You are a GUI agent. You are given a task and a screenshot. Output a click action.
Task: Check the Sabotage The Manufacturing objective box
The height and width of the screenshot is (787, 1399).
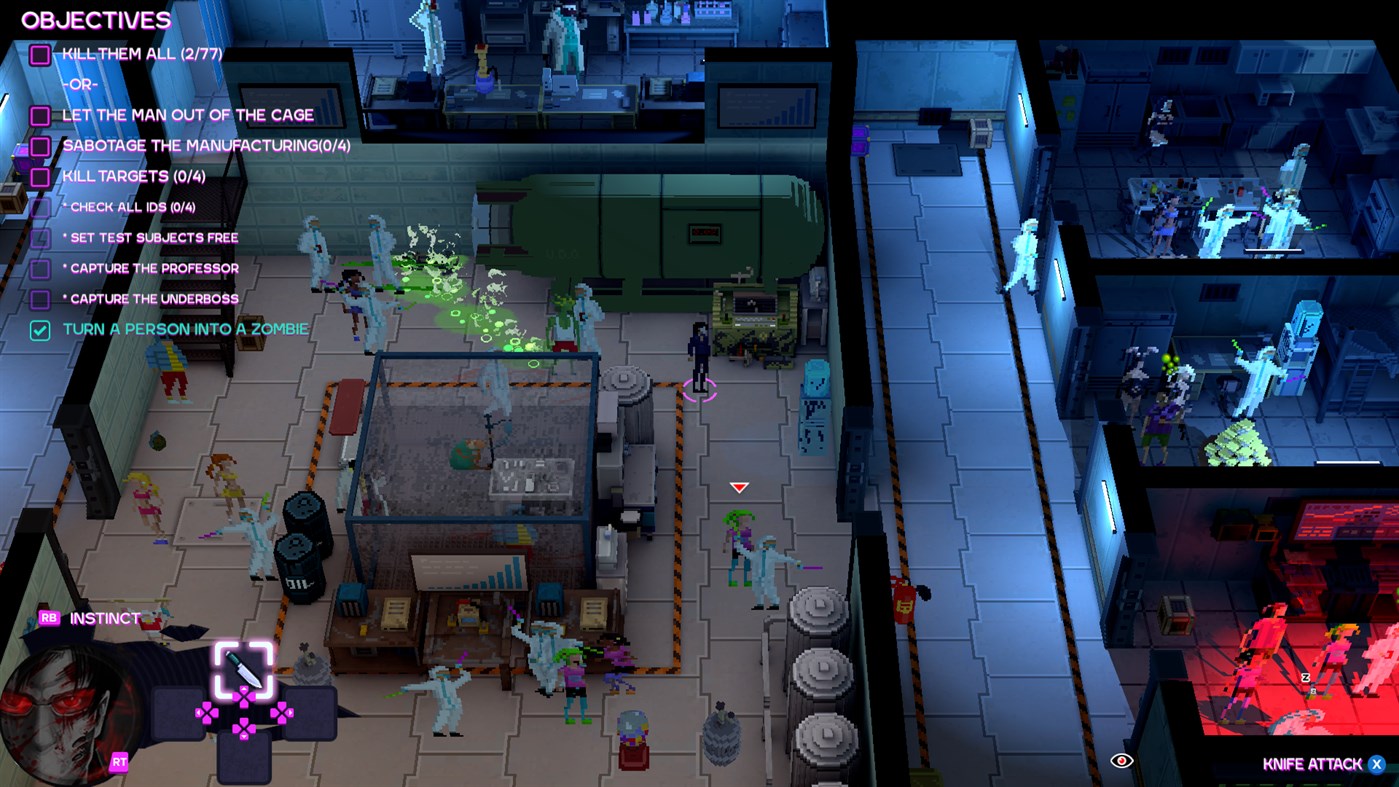40,146
